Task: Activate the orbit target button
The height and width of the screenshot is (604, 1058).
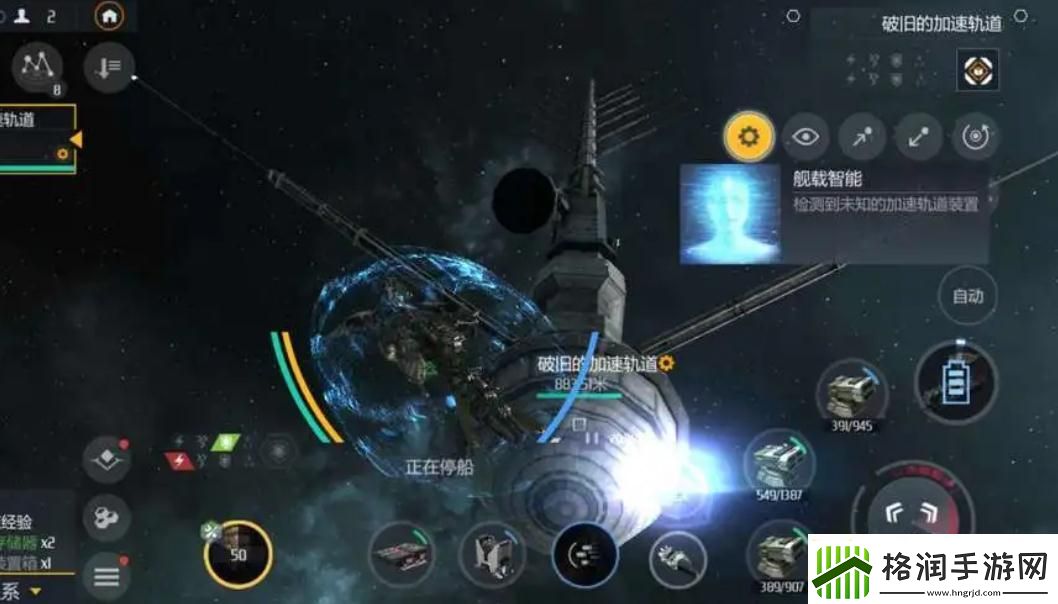Action: pyautogui.click(x=975, y=137)
